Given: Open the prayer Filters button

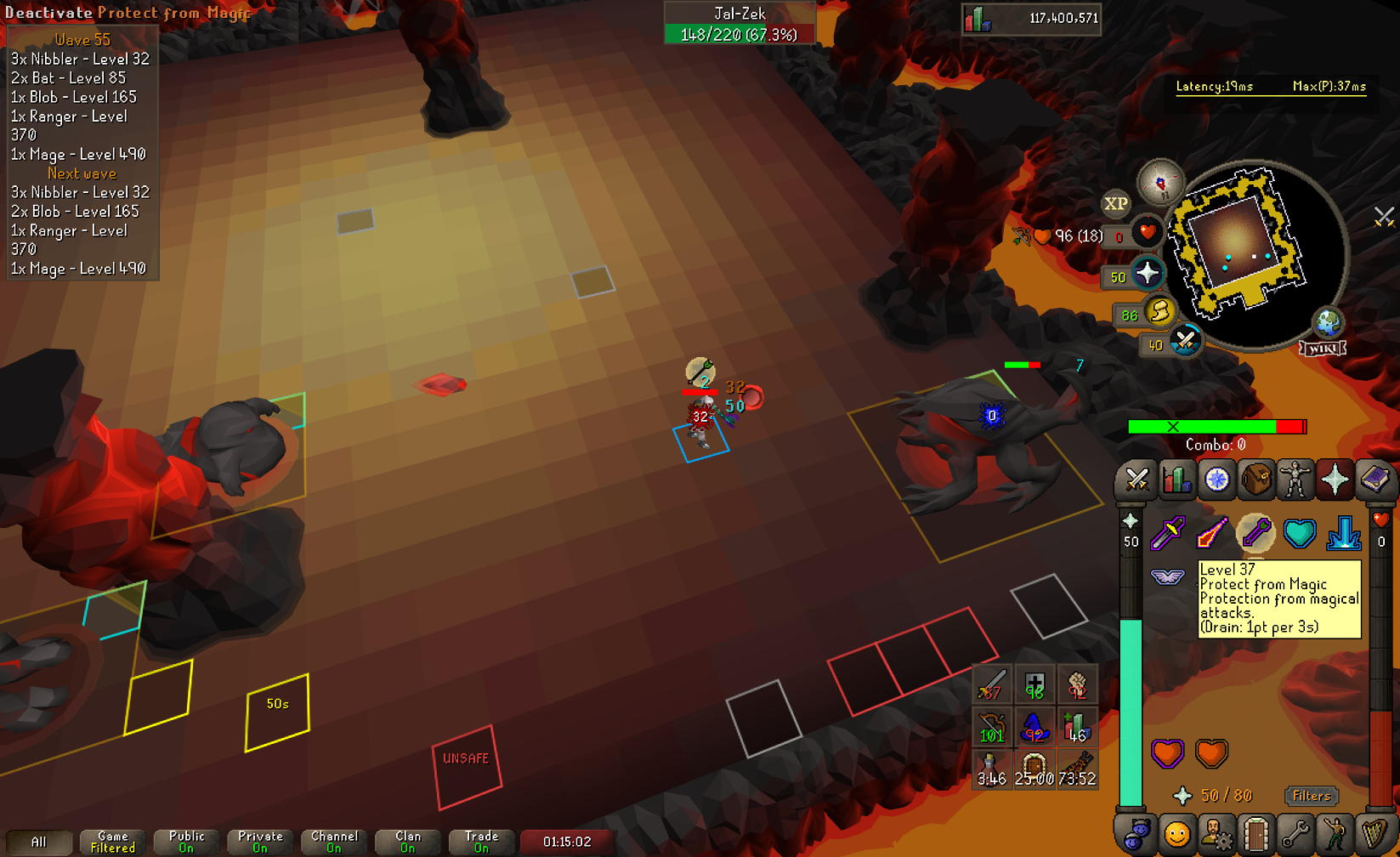Looking at the screenshot, I should (x=1311, y=796).
